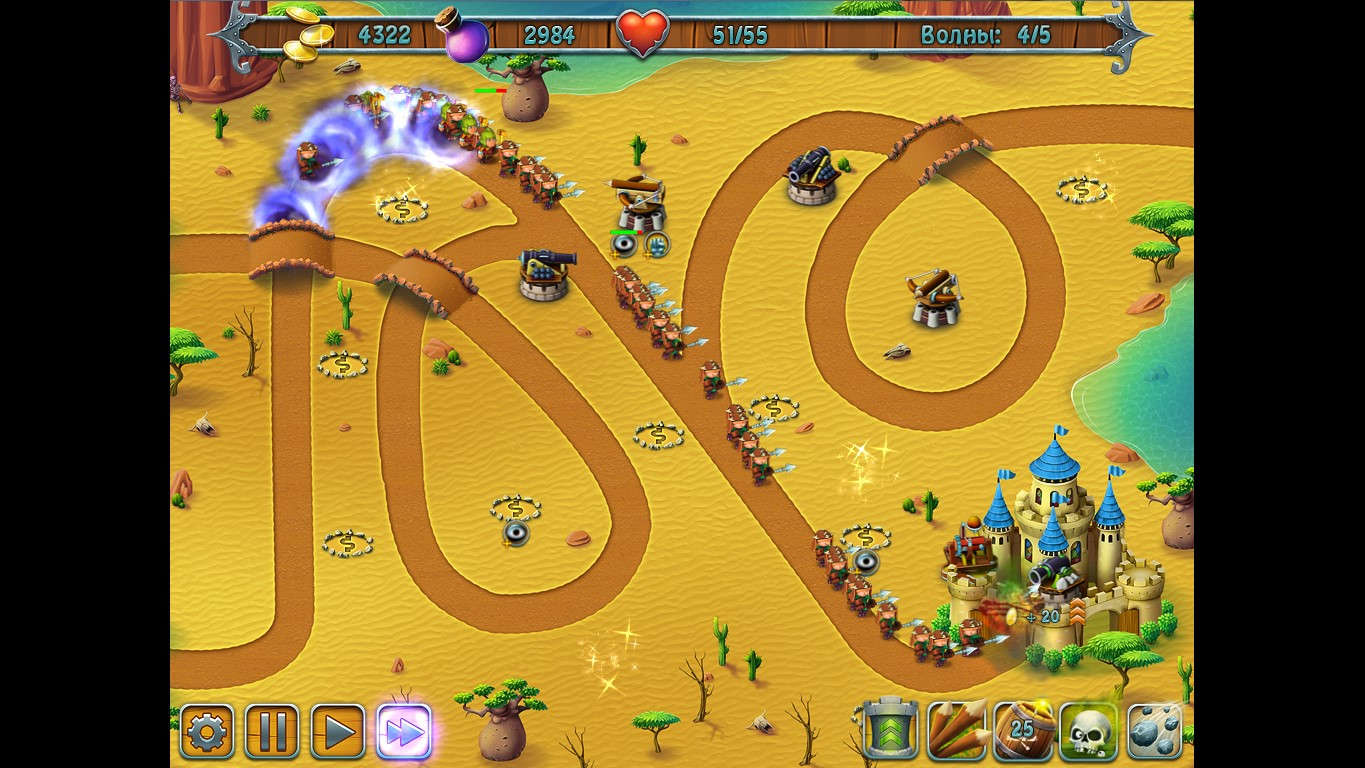Use the barrel bomb with 25 charges
This screenshot has height=768, width=1365.
coord(1022,731)
